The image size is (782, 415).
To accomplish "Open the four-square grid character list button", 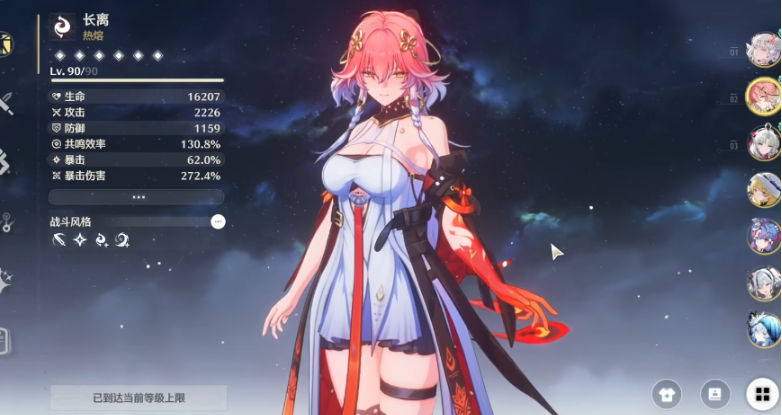I will tap(763, 393).
